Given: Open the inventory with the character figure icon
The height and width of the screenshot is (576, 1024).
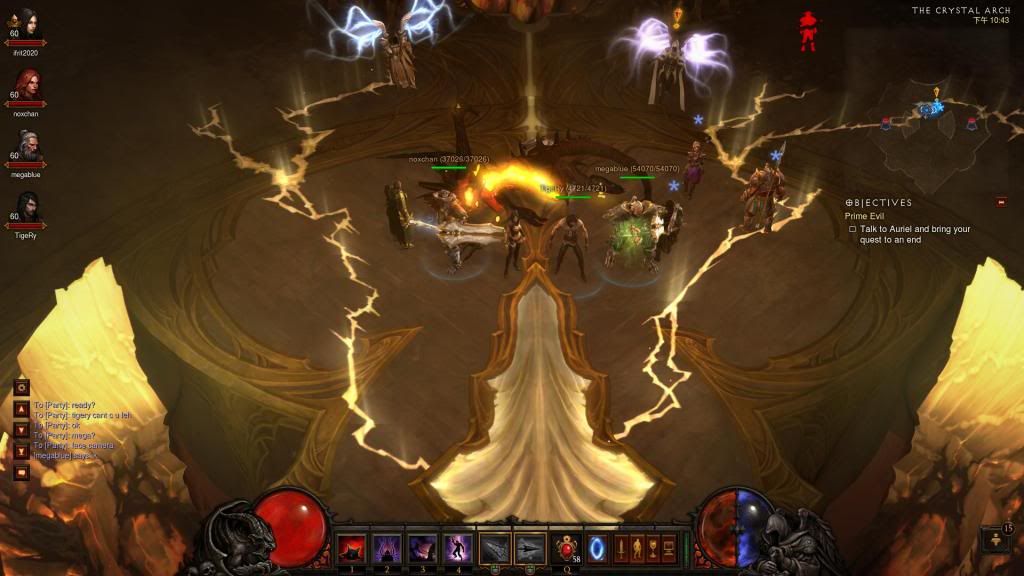Looking at the screenshot, I should 636,549.
